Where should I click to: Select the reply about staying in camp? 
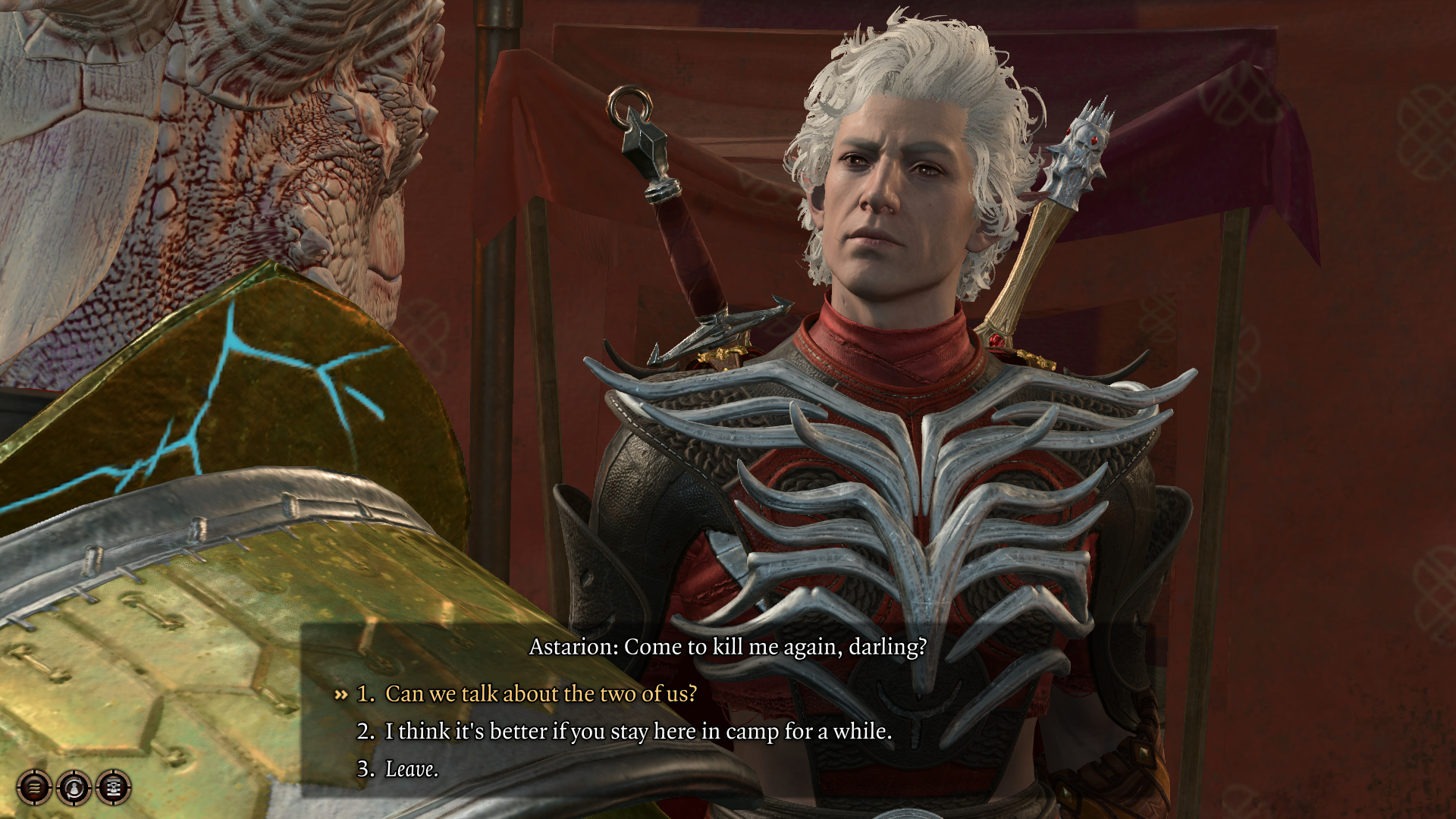[x=638, y=731]
